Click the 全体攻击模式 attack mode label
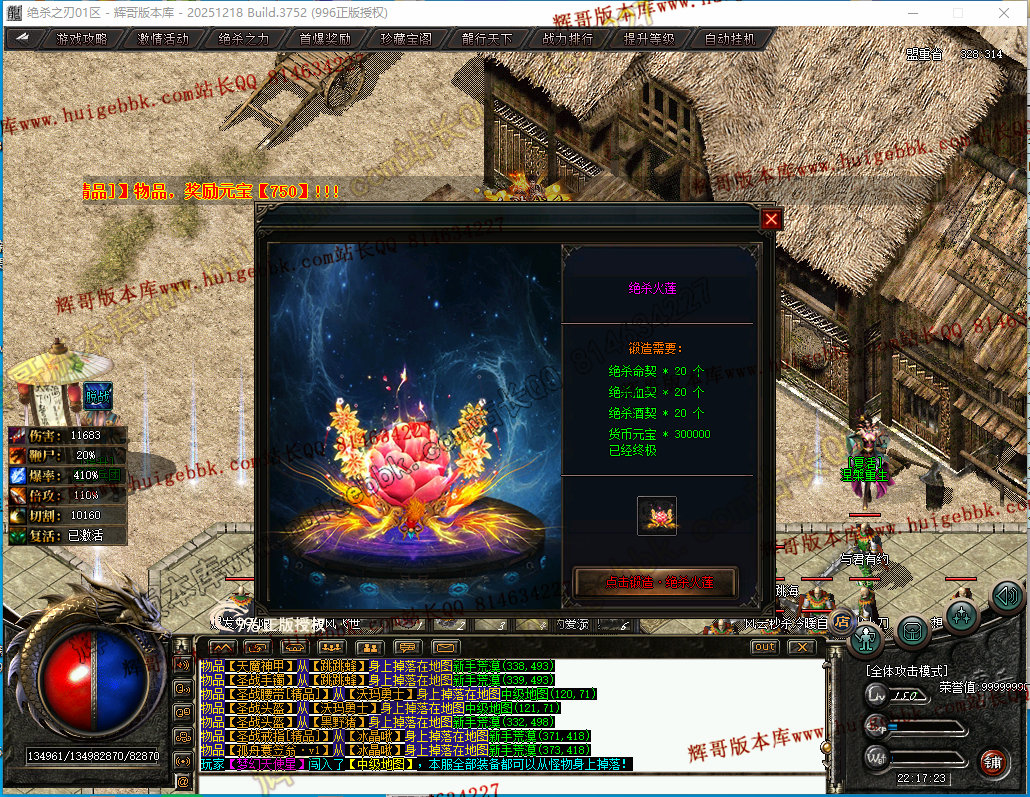 point(907,671)
